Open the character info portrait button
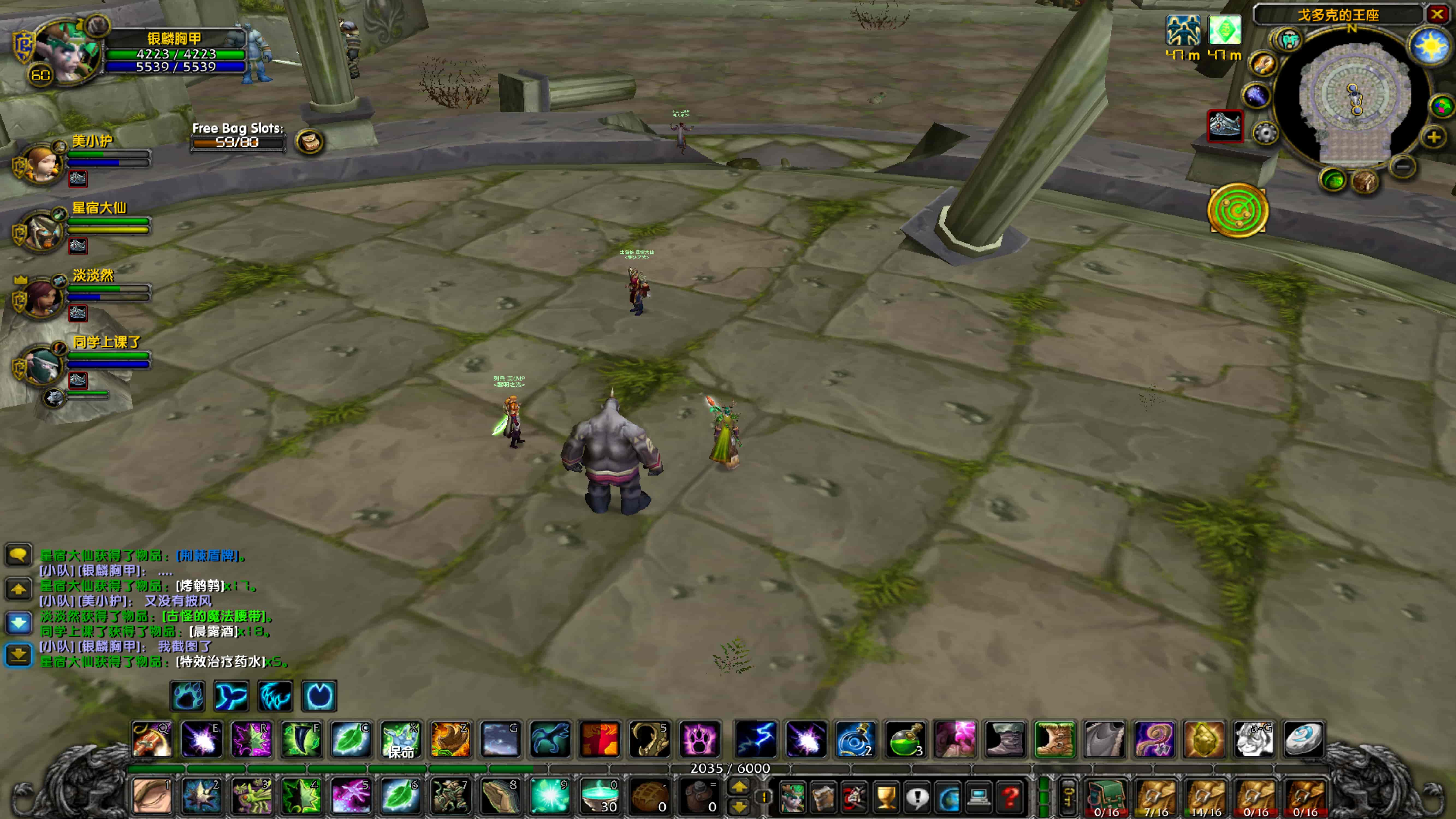1456x819 pixels. click(x=793, y=799)
